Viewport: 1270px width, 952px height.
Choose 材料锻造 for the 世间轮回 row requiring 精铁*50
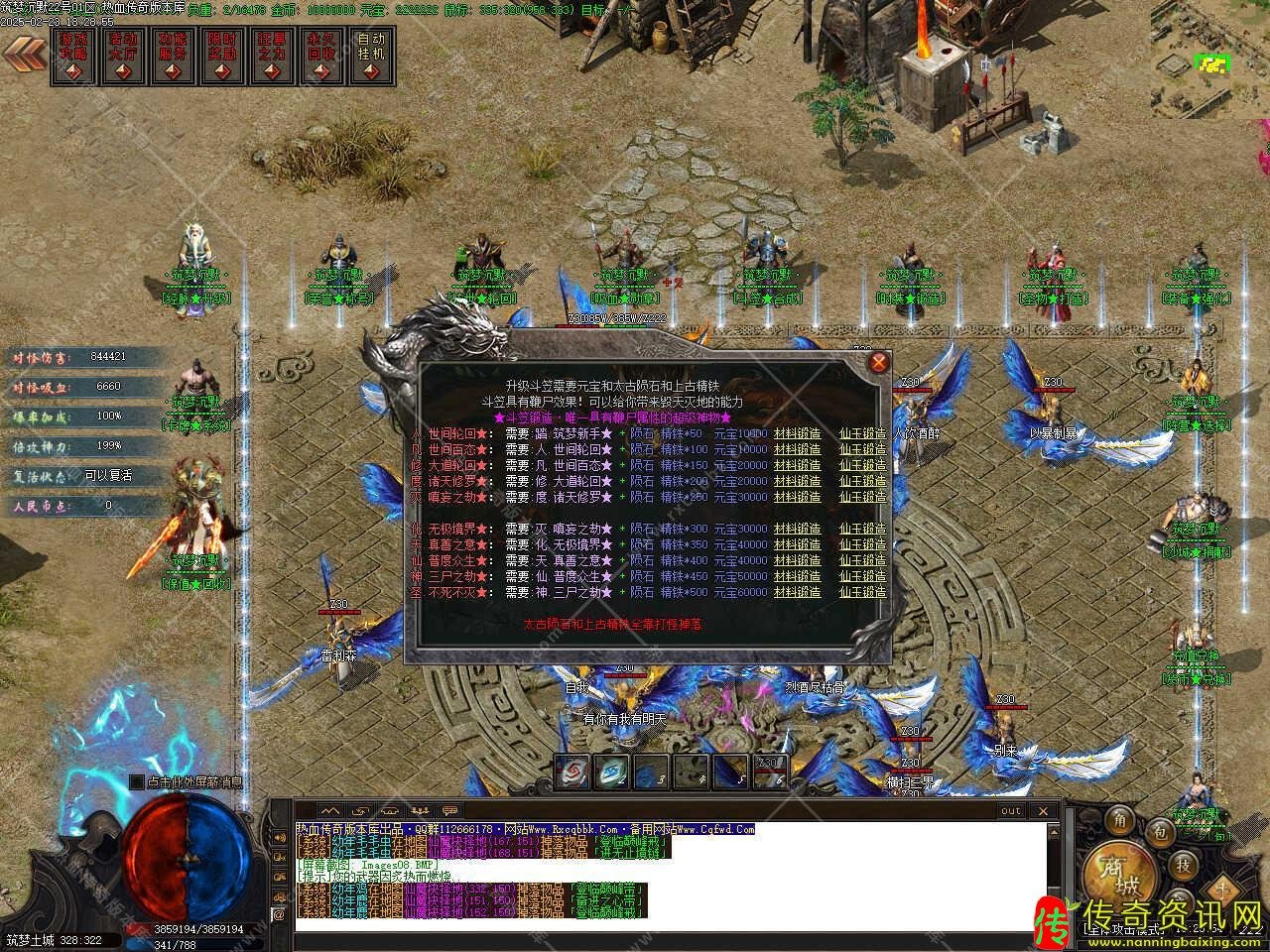797,433
